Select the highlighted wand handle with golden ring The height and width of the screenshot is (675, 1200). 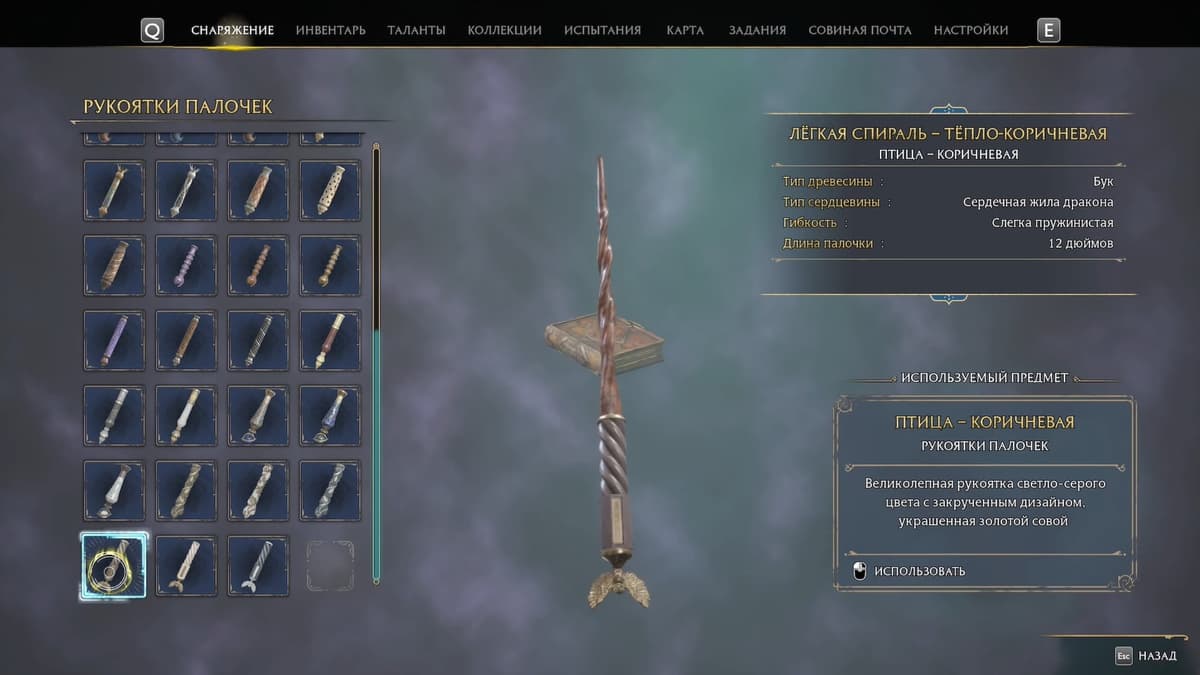113,565
